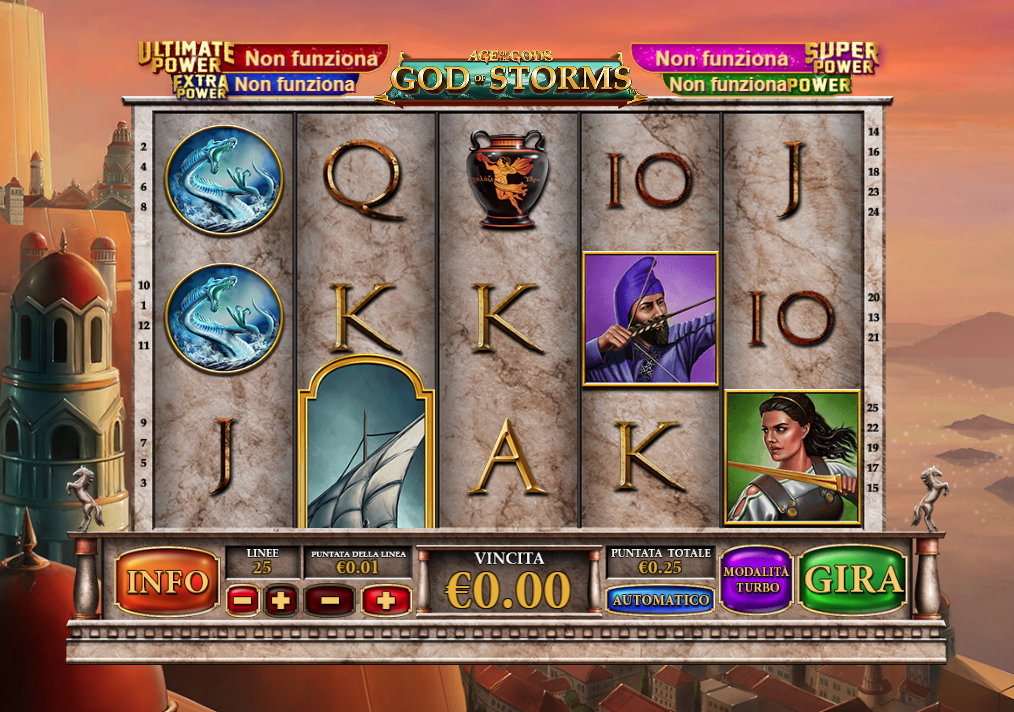Toggle Modalità Turbo
This screenshot has height=712, width=1014.
click(756, 580)
